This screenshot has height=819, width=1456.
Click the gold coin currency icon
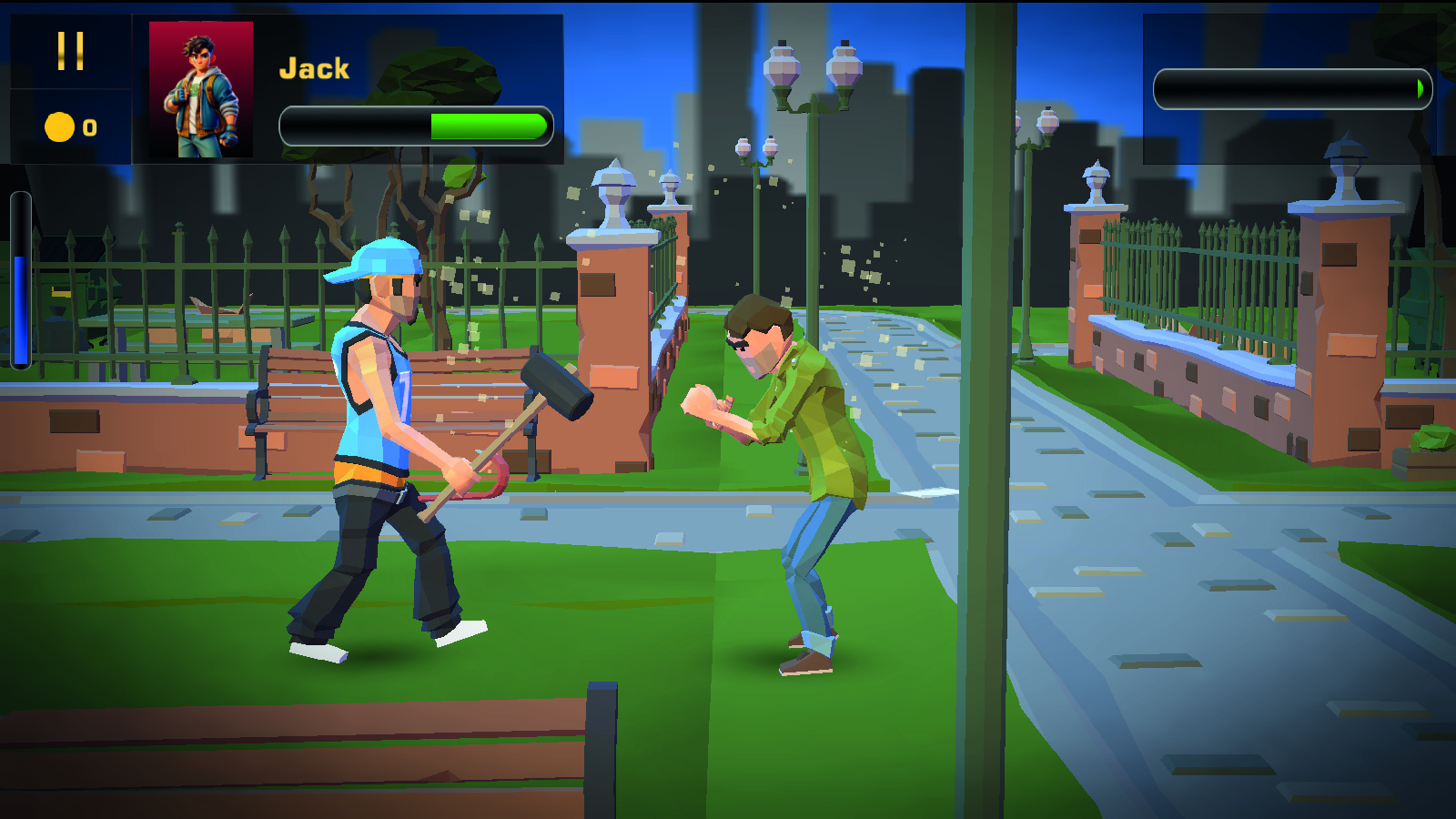pyautogui.click(x=58, y=127)
